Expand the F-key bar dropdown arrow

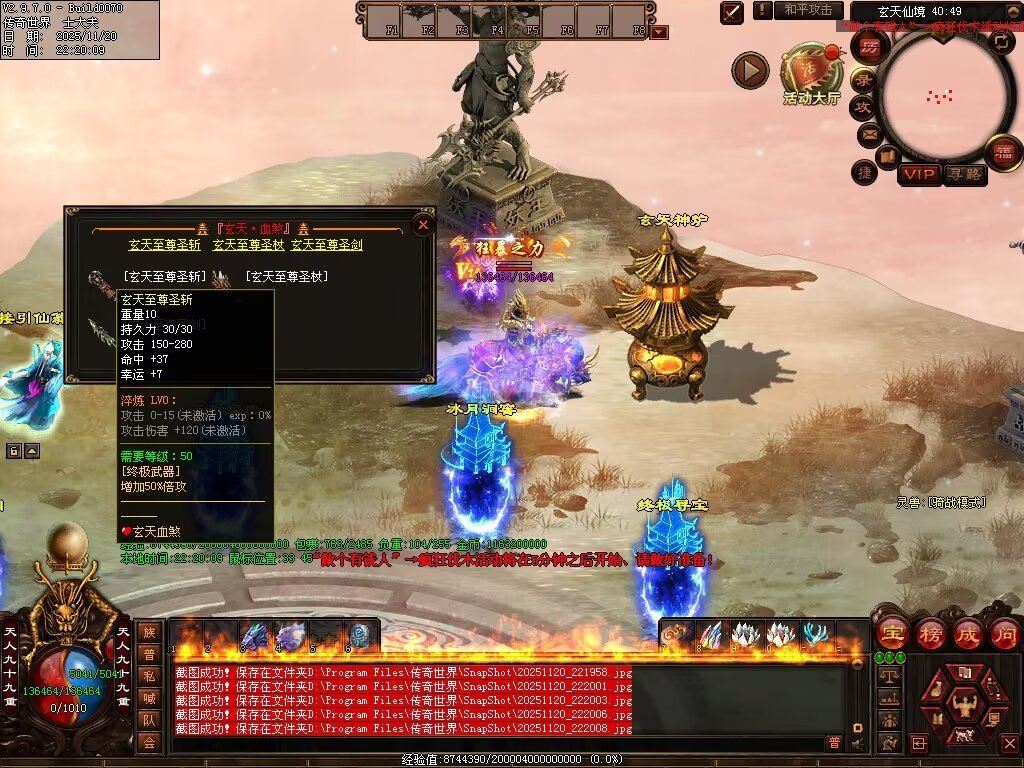[659, 32]
